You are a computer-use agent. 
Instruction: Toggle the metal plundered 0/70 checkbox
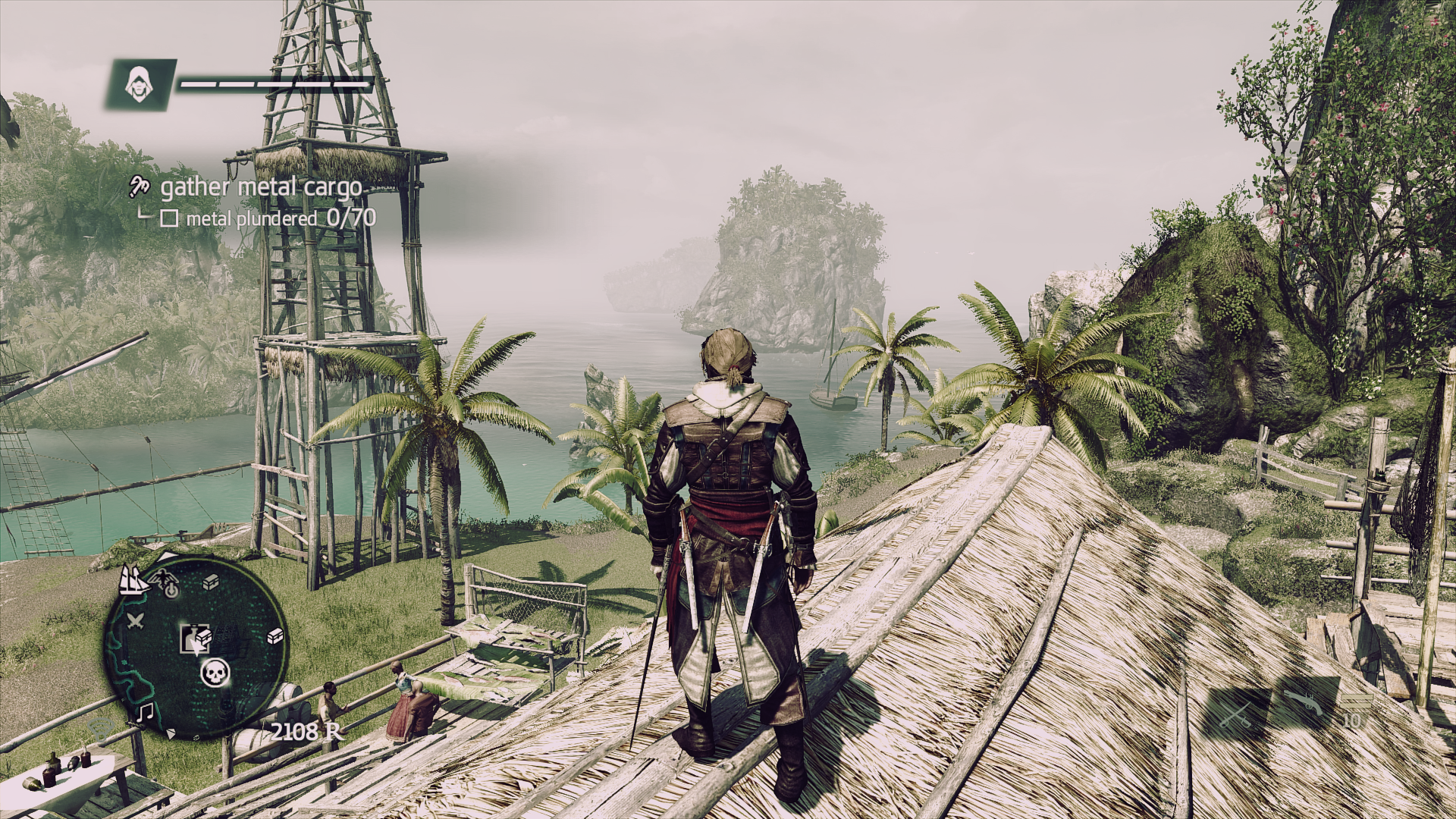[171, 218]
